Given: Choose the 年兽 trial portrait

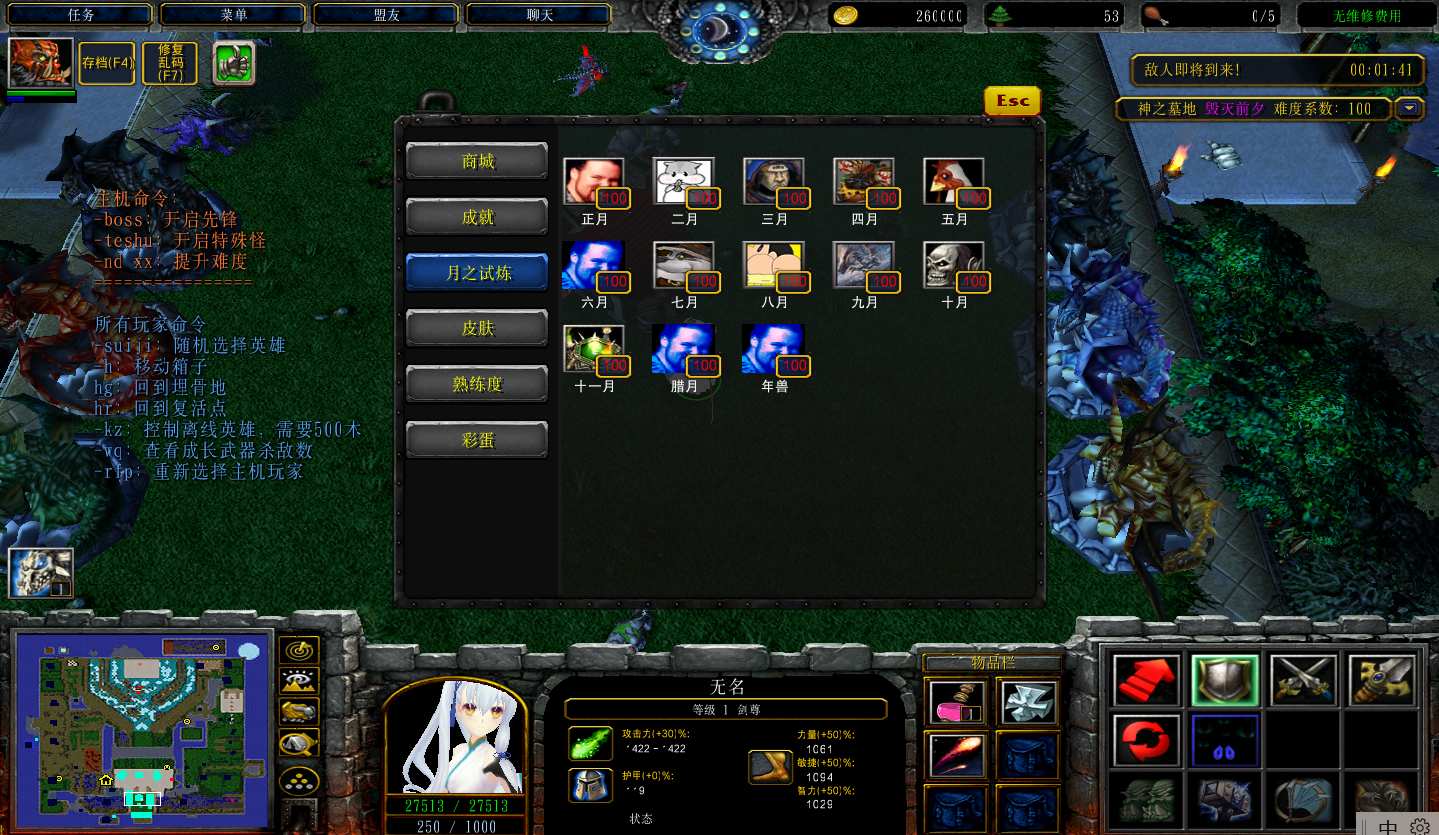Looking at the screenshot, I should coord(773,349).
